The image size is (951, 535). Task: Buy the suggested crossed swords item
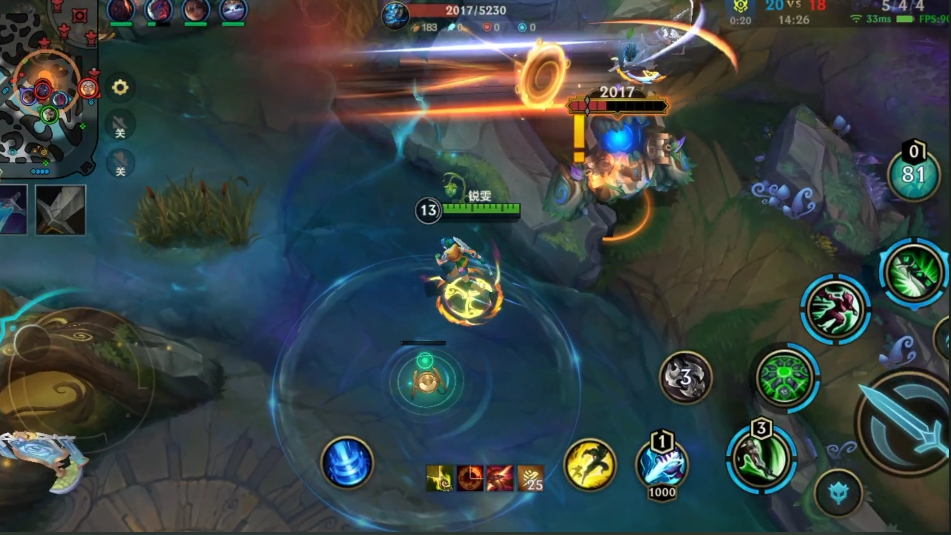61,210
